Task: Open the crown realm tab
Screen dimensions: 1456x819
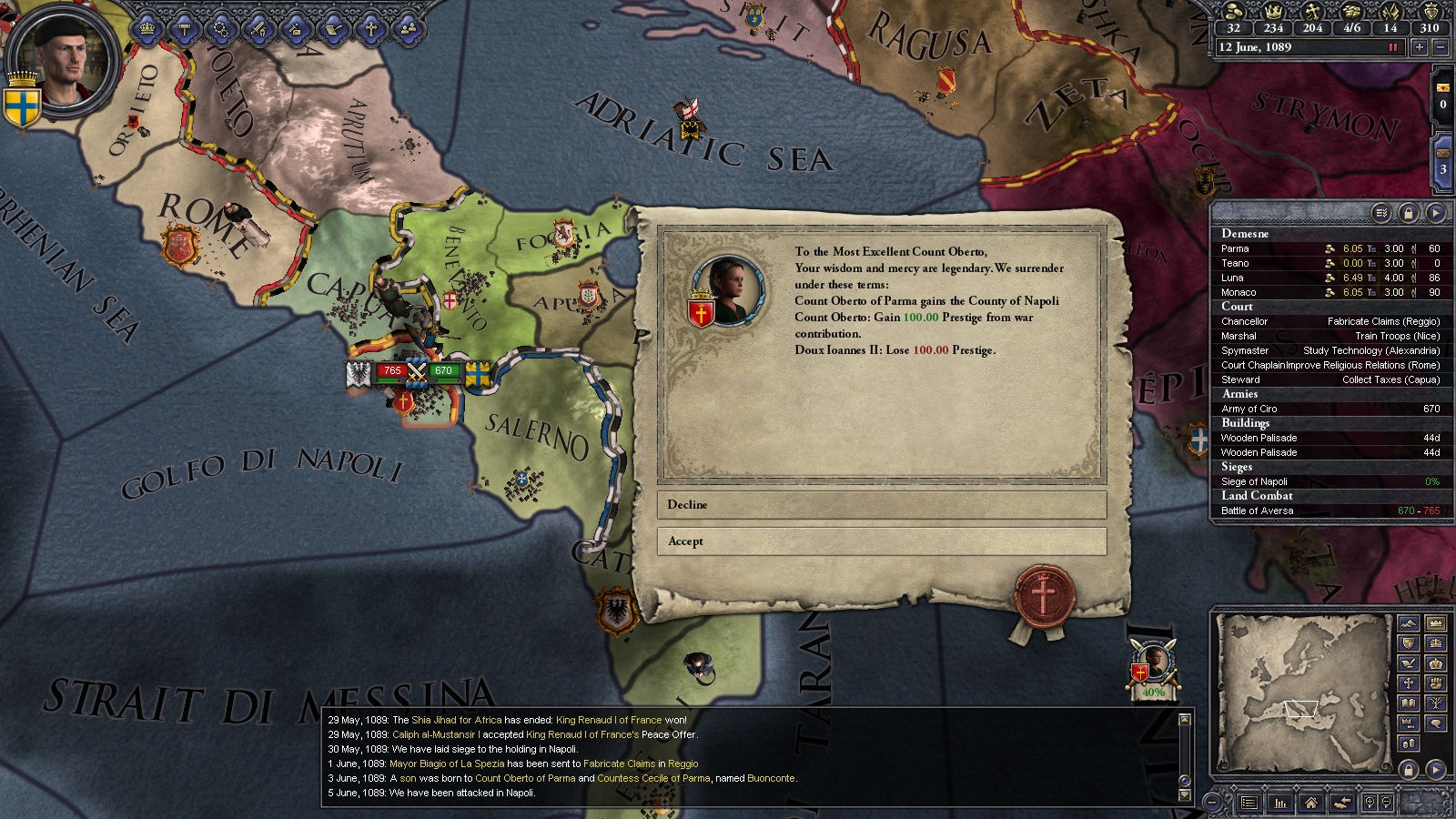Action: tap(147, 29)
